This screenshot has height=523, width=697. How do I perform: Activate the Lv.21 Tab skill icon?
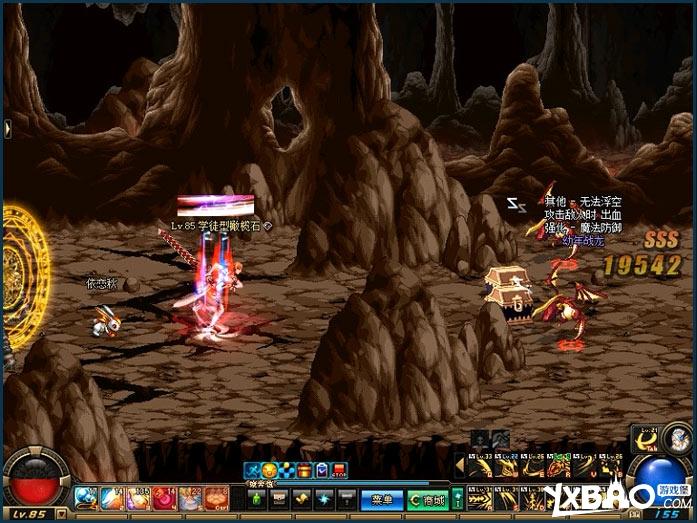pyautogui.click(x=648, y=440)
